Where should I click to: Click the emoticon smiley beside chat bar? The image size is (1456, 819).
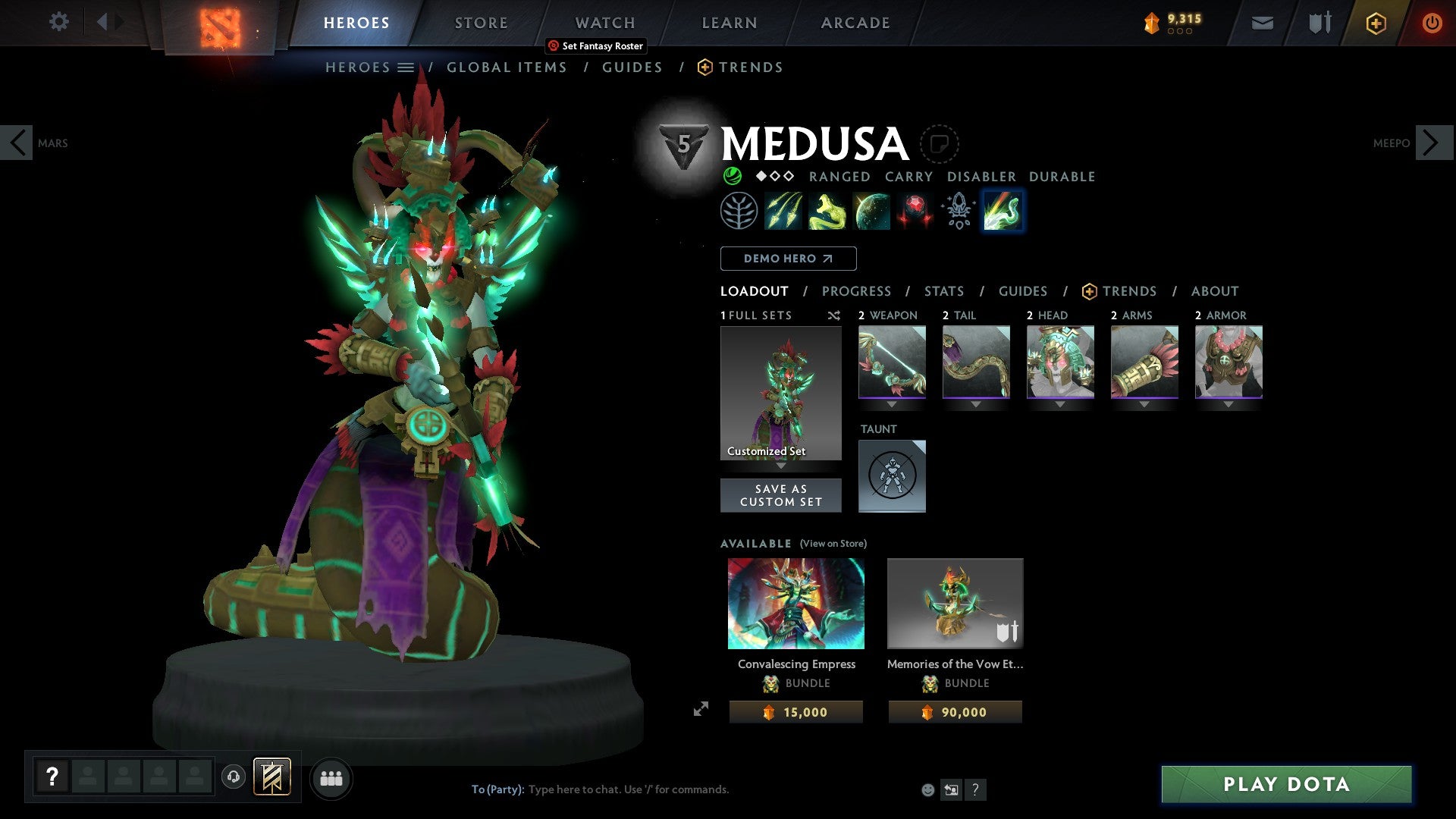coord(928,789)
